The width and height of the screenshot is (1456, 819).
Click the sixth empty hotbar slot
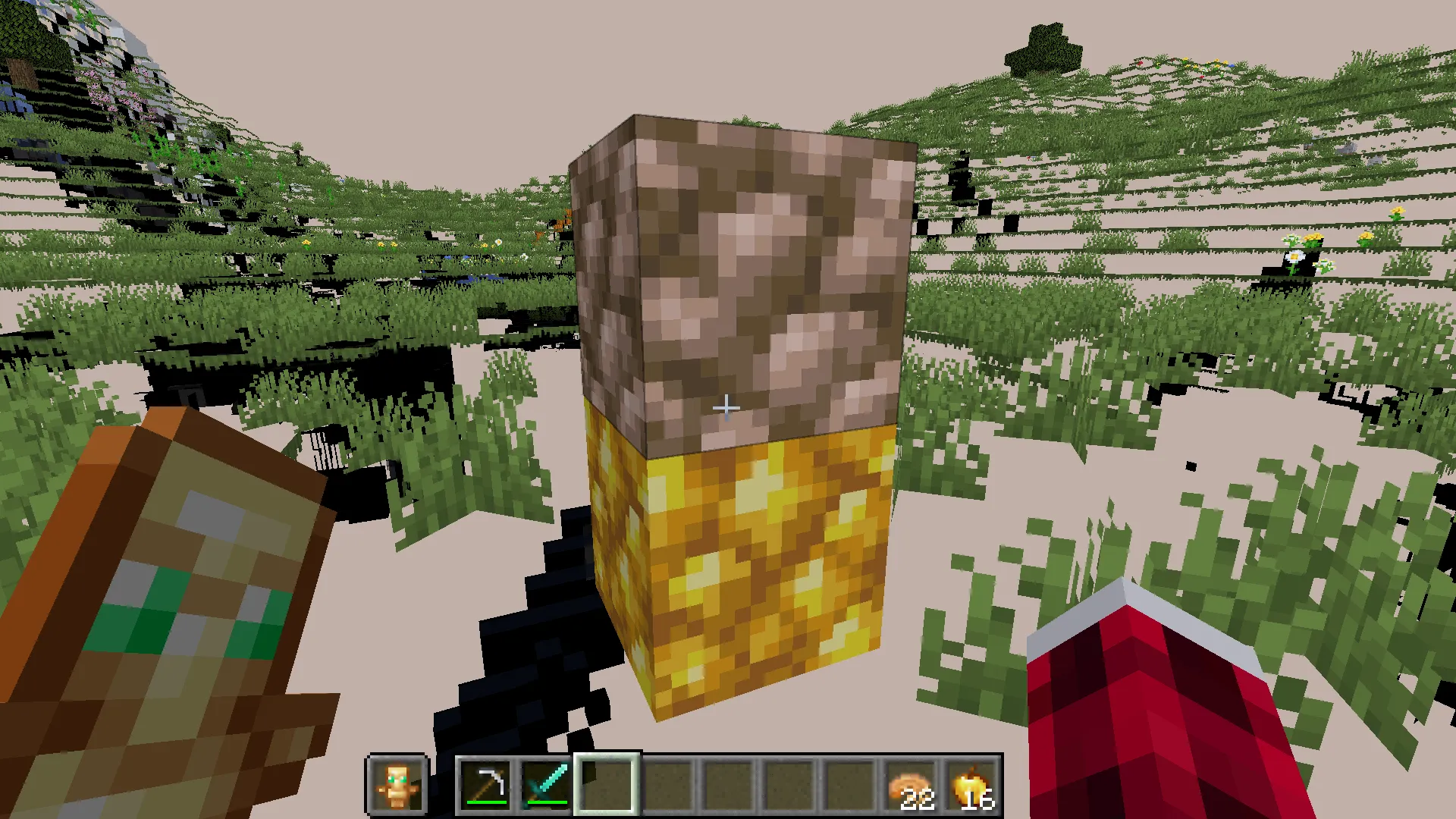click(x=789, y=786)
